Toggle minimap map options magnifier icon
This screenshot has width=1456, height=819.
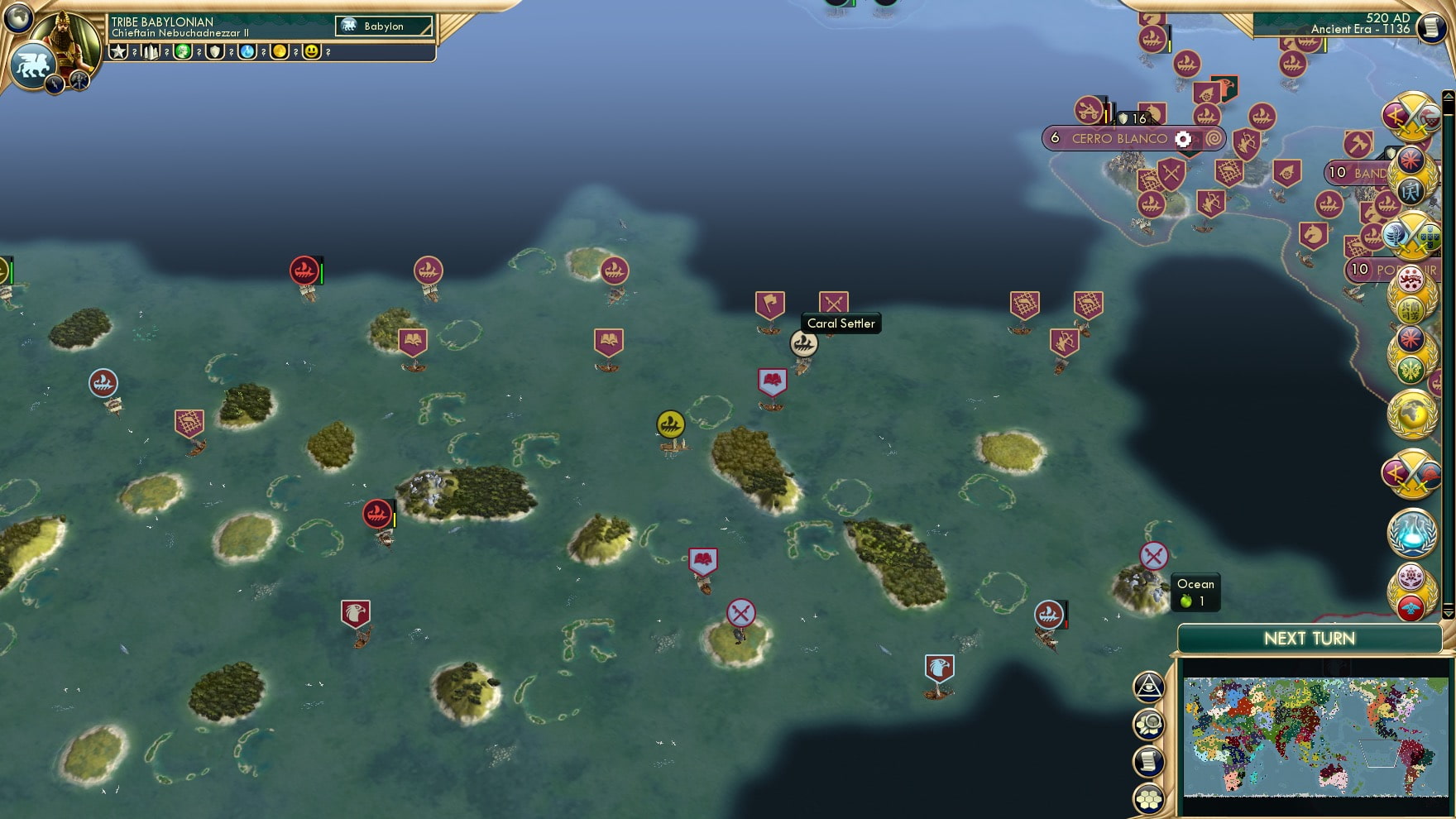coord(1149,724)
